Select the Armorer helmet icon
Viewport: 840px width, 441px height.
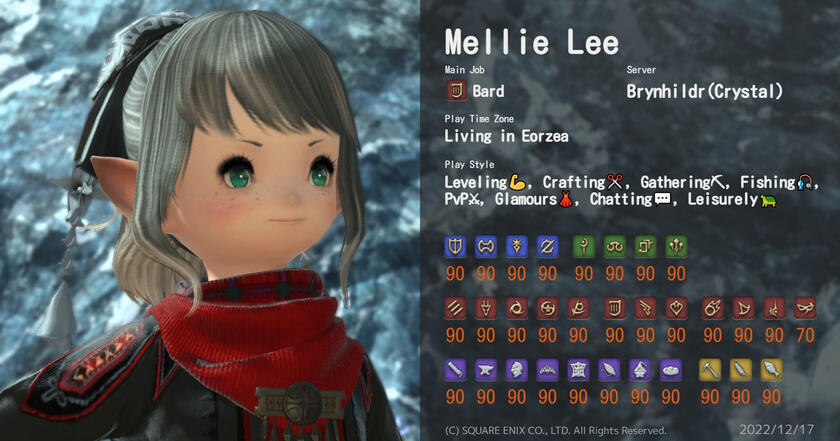(x=516, y=370)
